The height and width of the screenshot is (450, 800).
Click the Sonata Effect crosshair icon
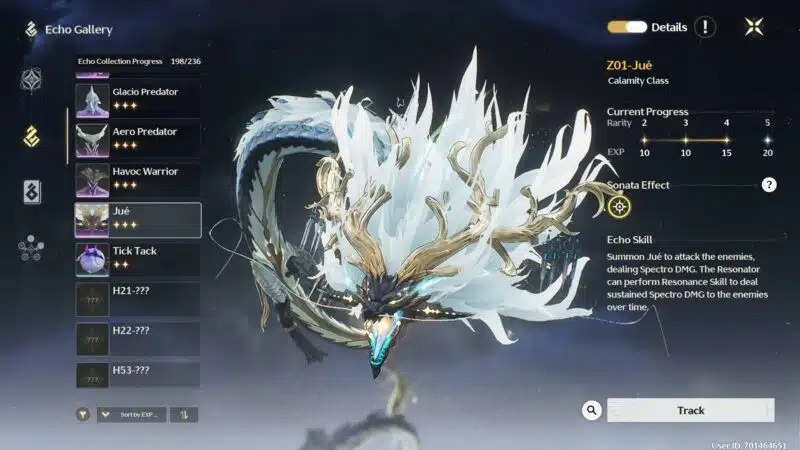(x=620, y=207)
